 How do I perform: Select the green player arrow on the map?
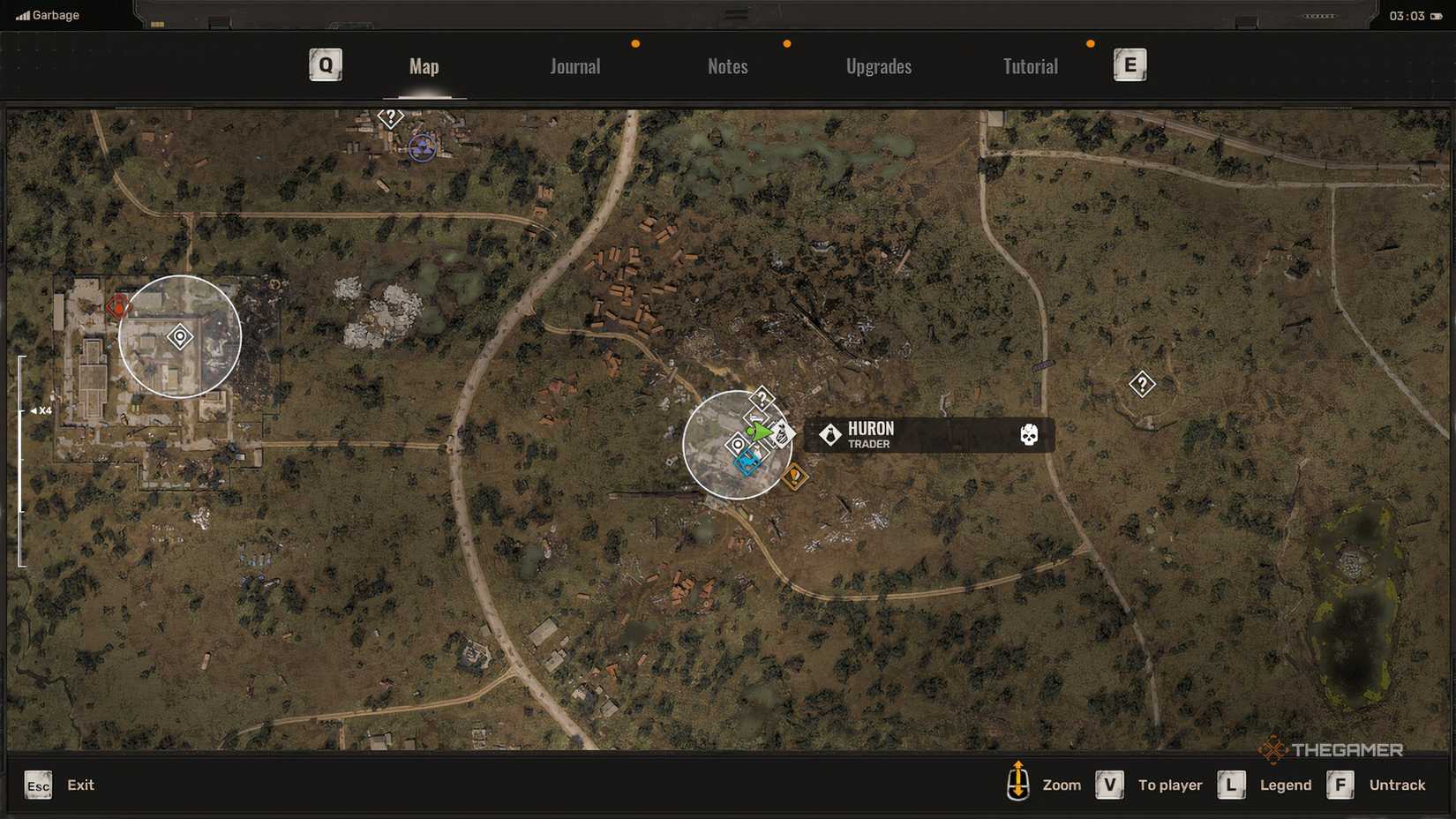[760, 432]
